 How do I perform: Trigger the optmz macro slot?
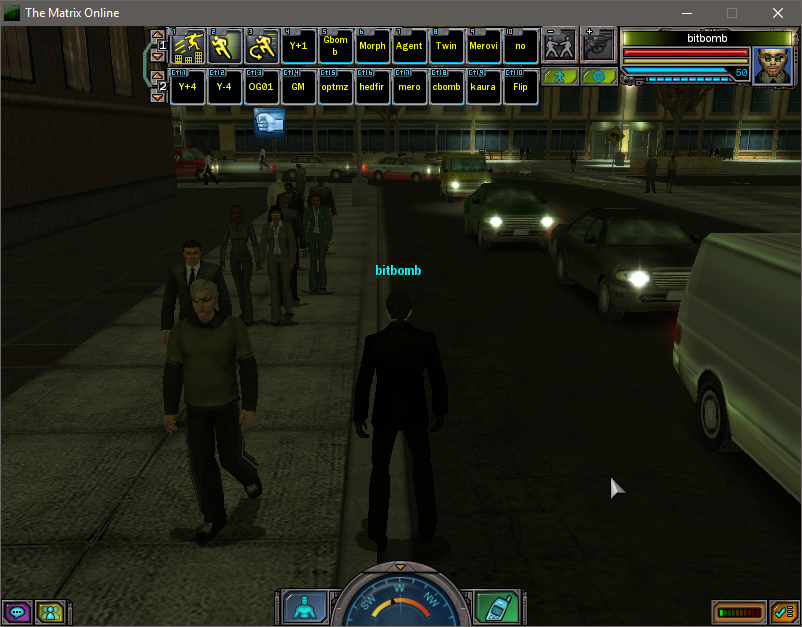pos(335,87)
